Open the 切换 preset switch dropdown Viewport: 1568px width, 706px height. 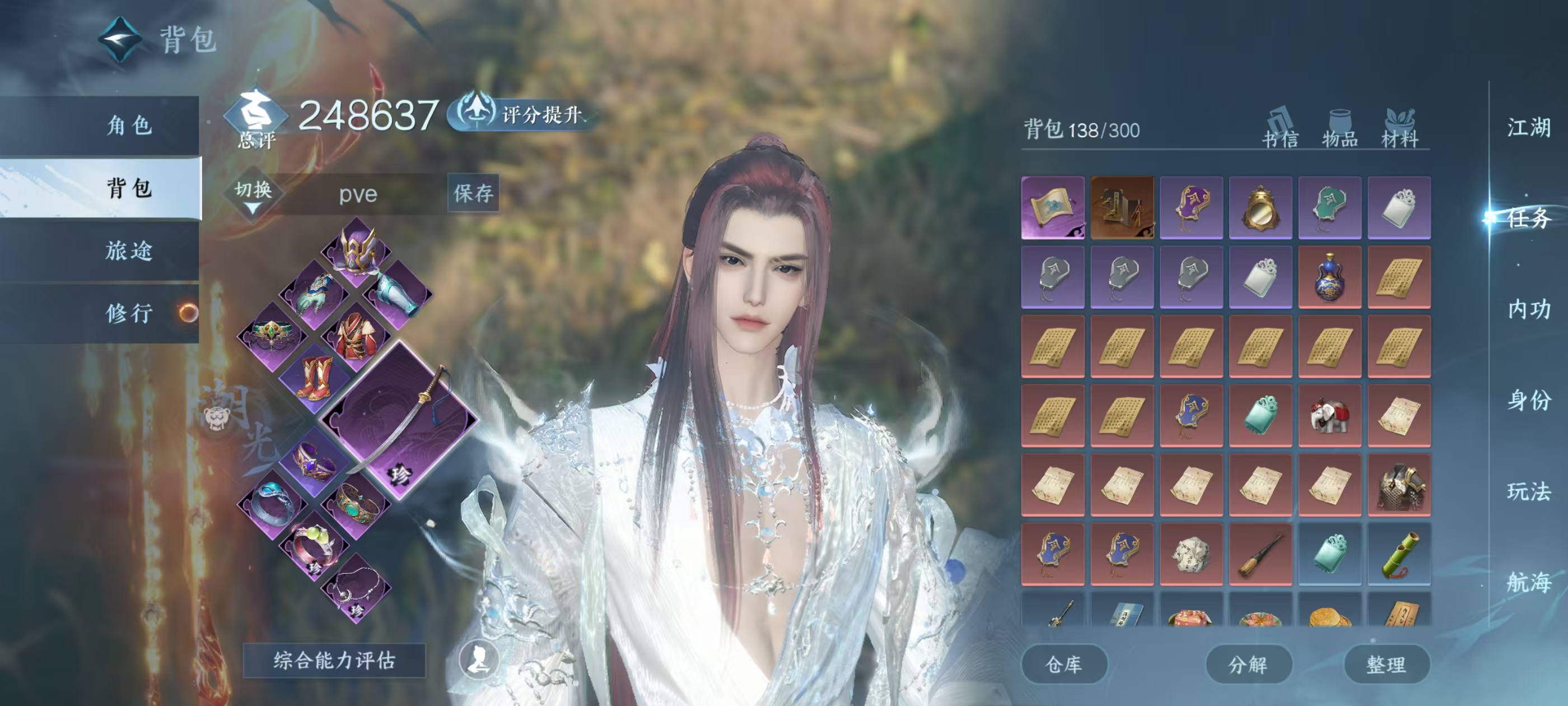[x=253, y=194]
